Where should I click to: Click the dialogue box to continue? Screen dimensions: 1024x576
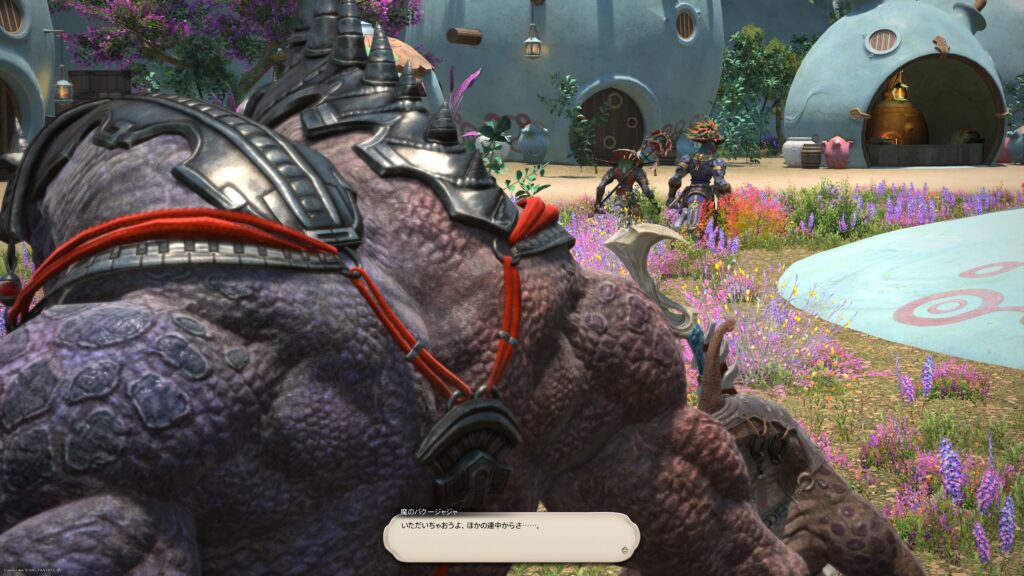click(x=510, y=536)
